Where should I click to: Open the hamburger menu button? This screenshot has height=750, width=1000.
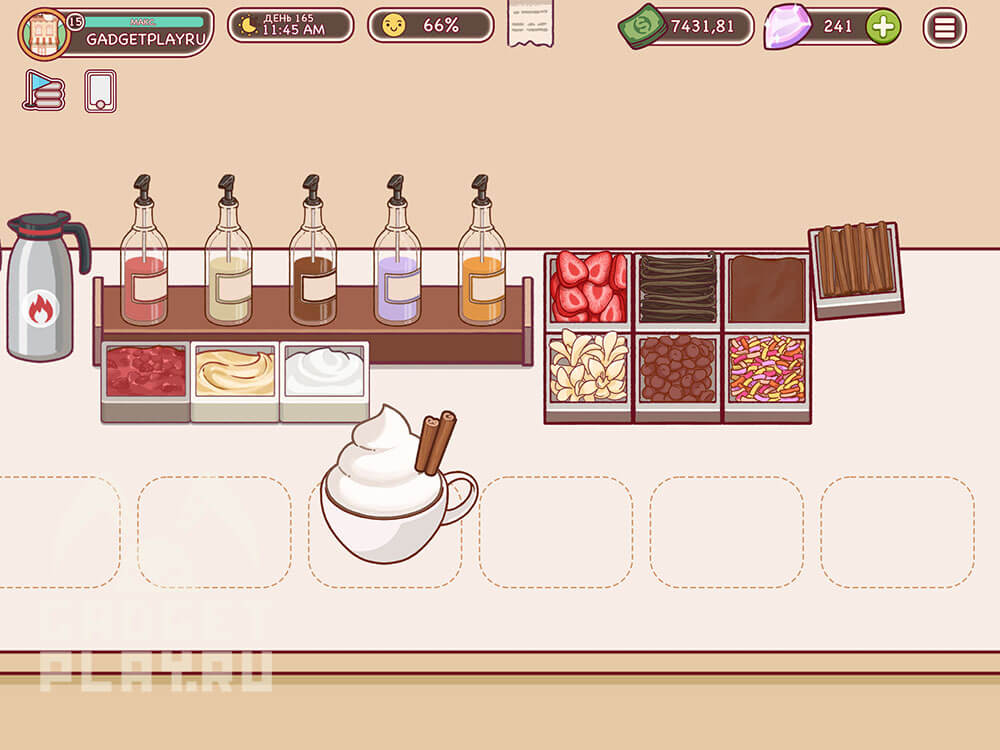coord(944,27)
